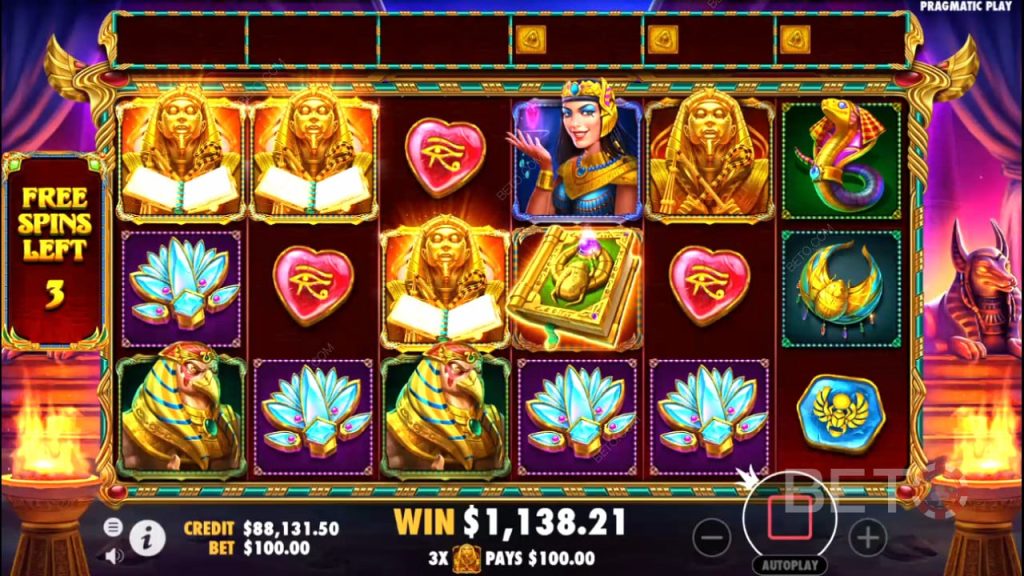The image size is (1024, 576).
Task: Open the Autoplay options
Action: click(789, 564)
